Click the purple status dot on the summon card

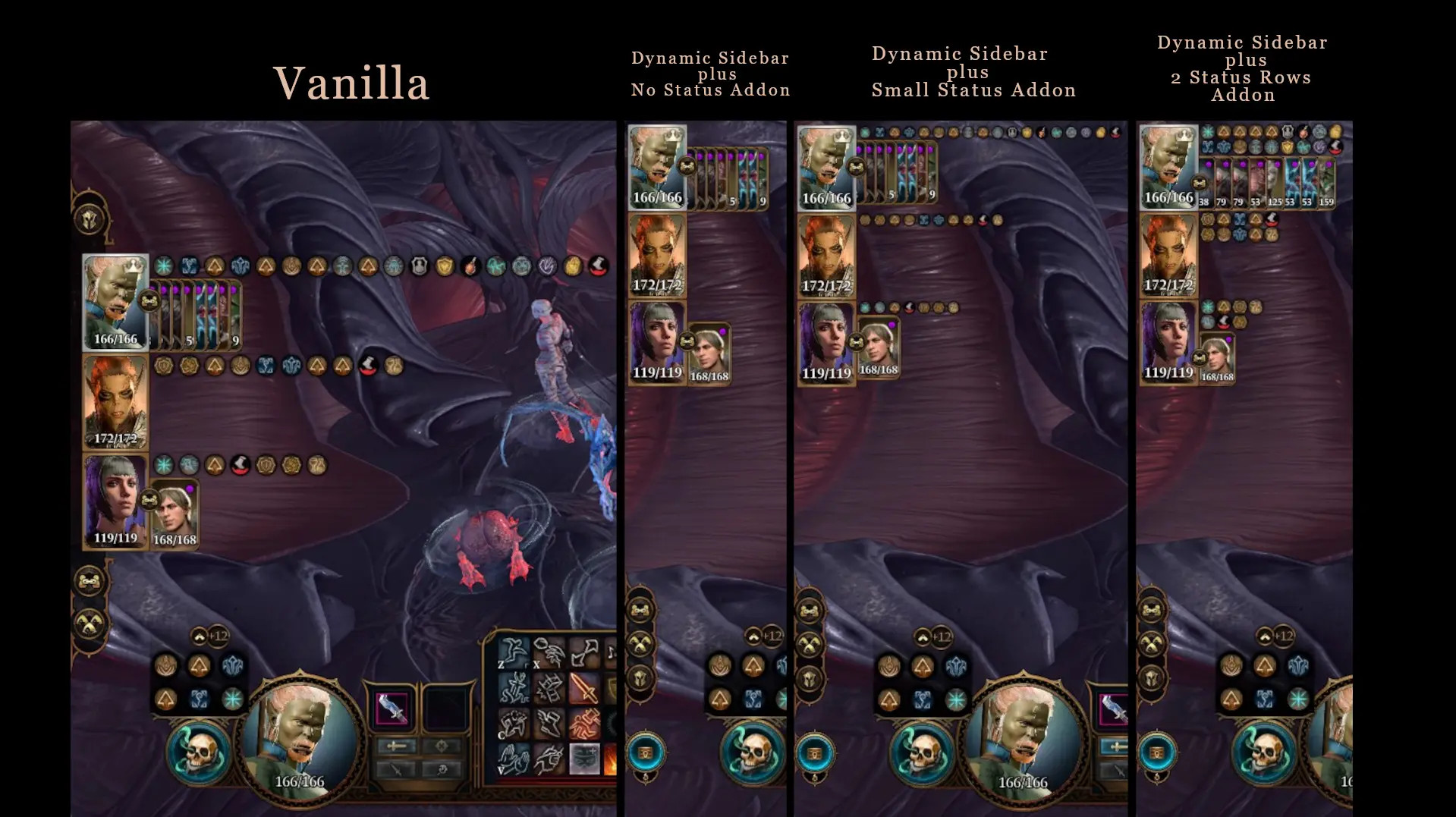190,489
